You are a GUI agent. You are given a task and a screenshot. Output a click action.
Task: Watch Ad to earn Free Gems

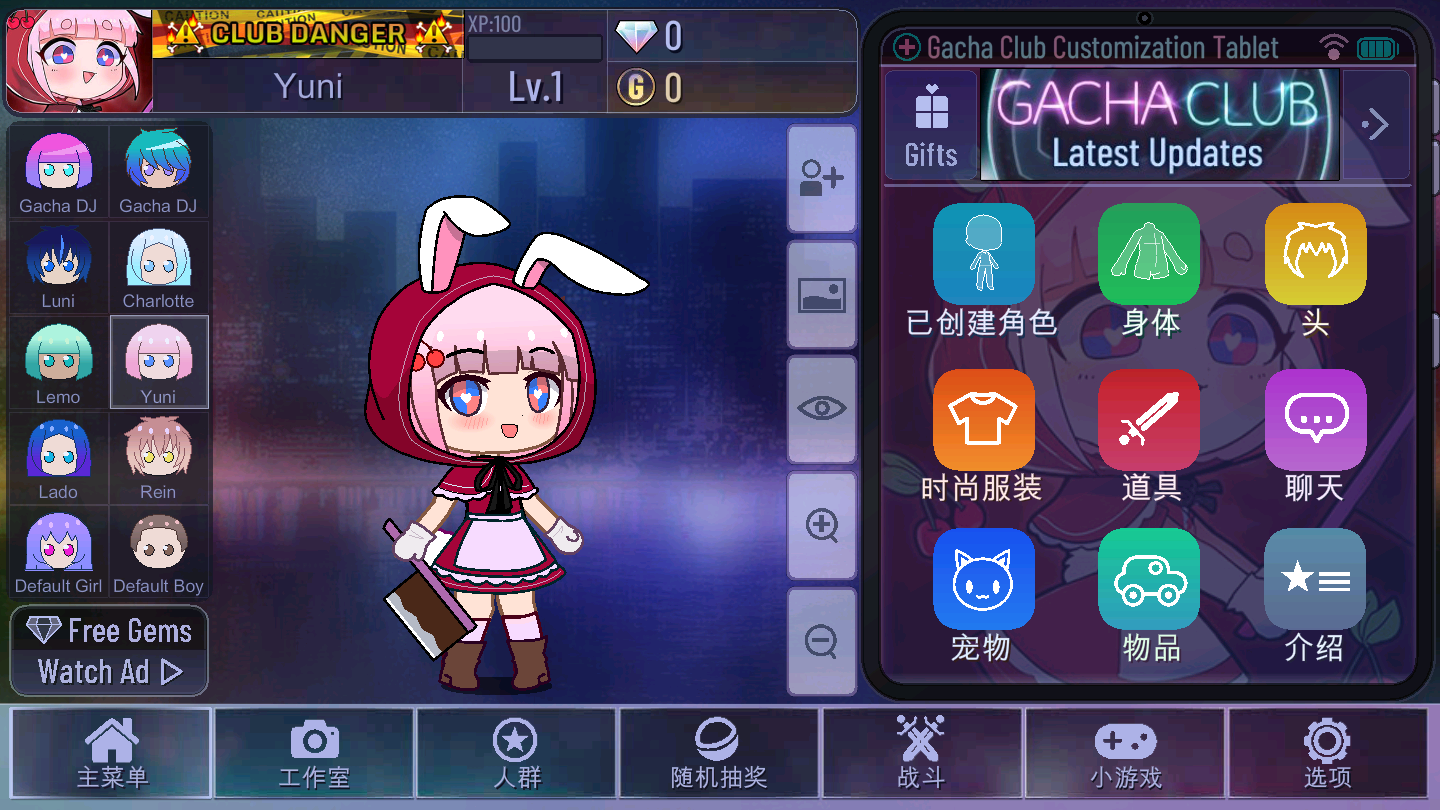108,671
